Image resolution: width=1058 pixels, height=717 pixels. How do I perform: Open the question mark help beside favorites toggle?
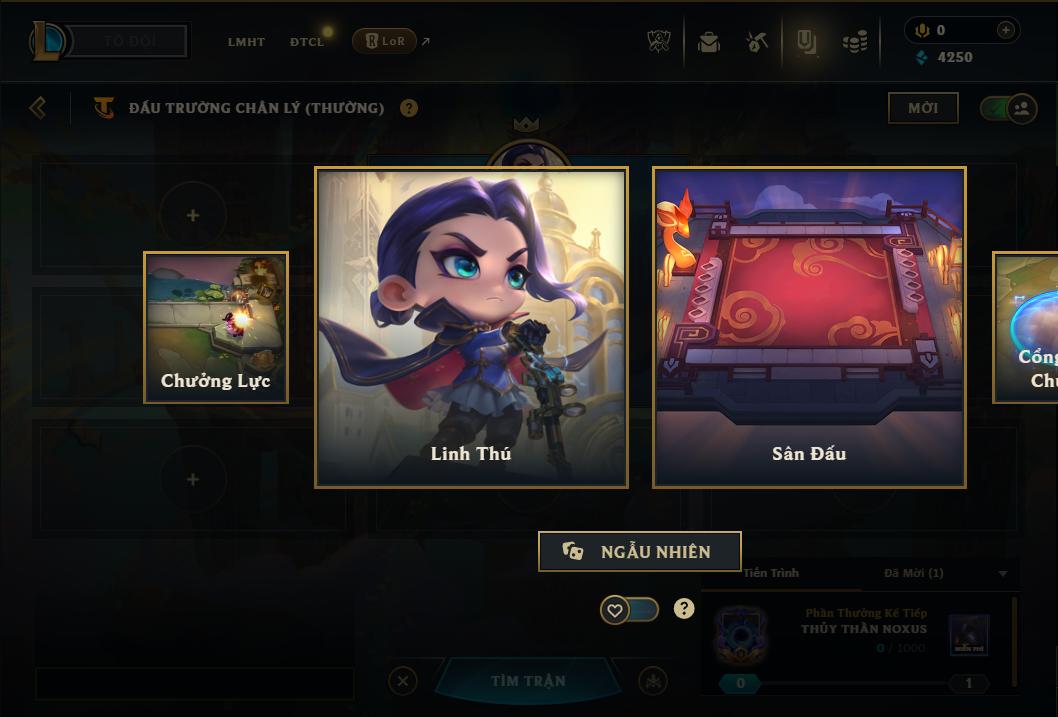click(x=684, y=608)
